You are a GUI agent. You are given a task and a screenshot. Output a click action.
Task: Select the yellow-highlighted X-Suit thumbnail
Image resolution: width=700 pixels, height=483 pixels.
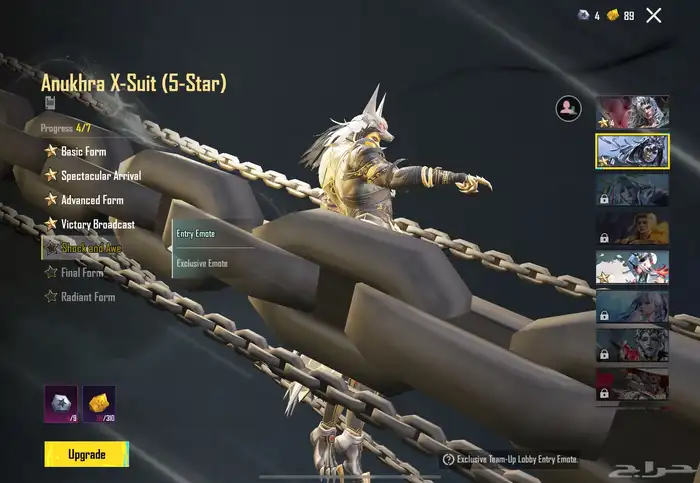(632, 150)
